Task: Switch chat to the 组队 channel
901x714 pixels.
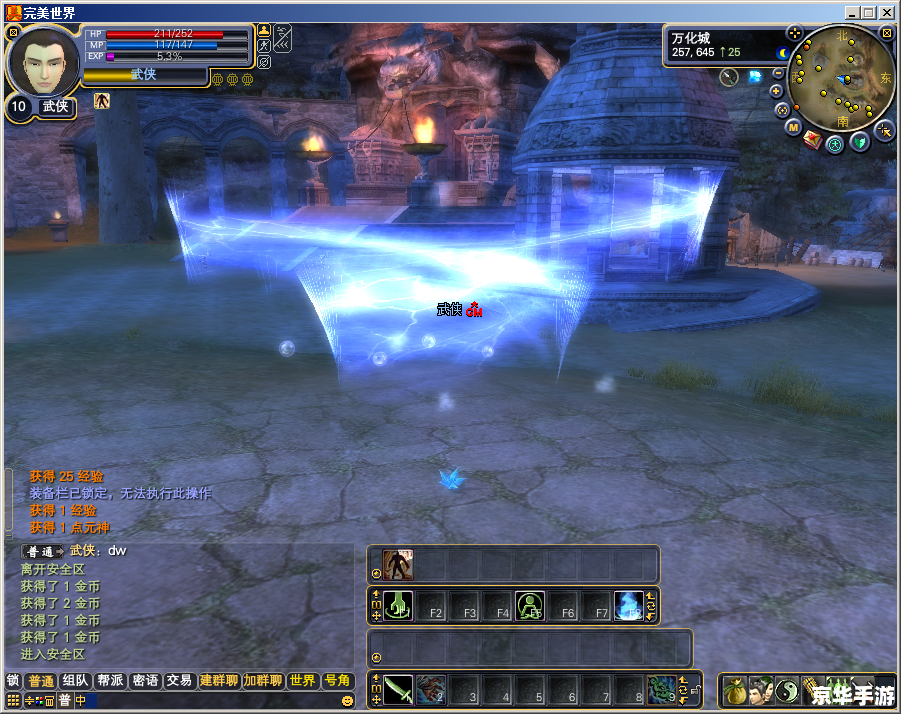Action: [x=75, y=681]
